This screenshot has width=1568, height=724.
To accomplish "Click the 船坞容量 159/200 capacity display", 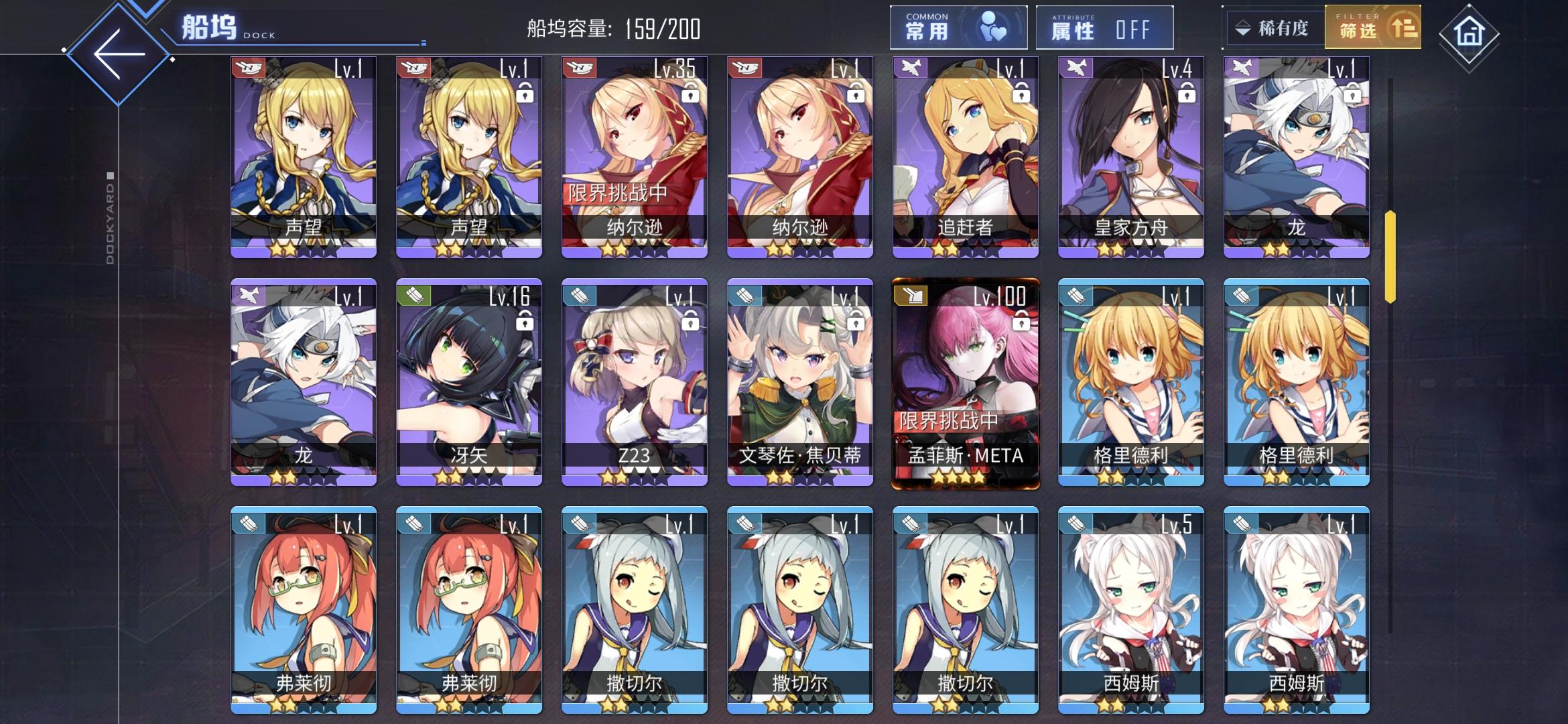I will 612,28.
